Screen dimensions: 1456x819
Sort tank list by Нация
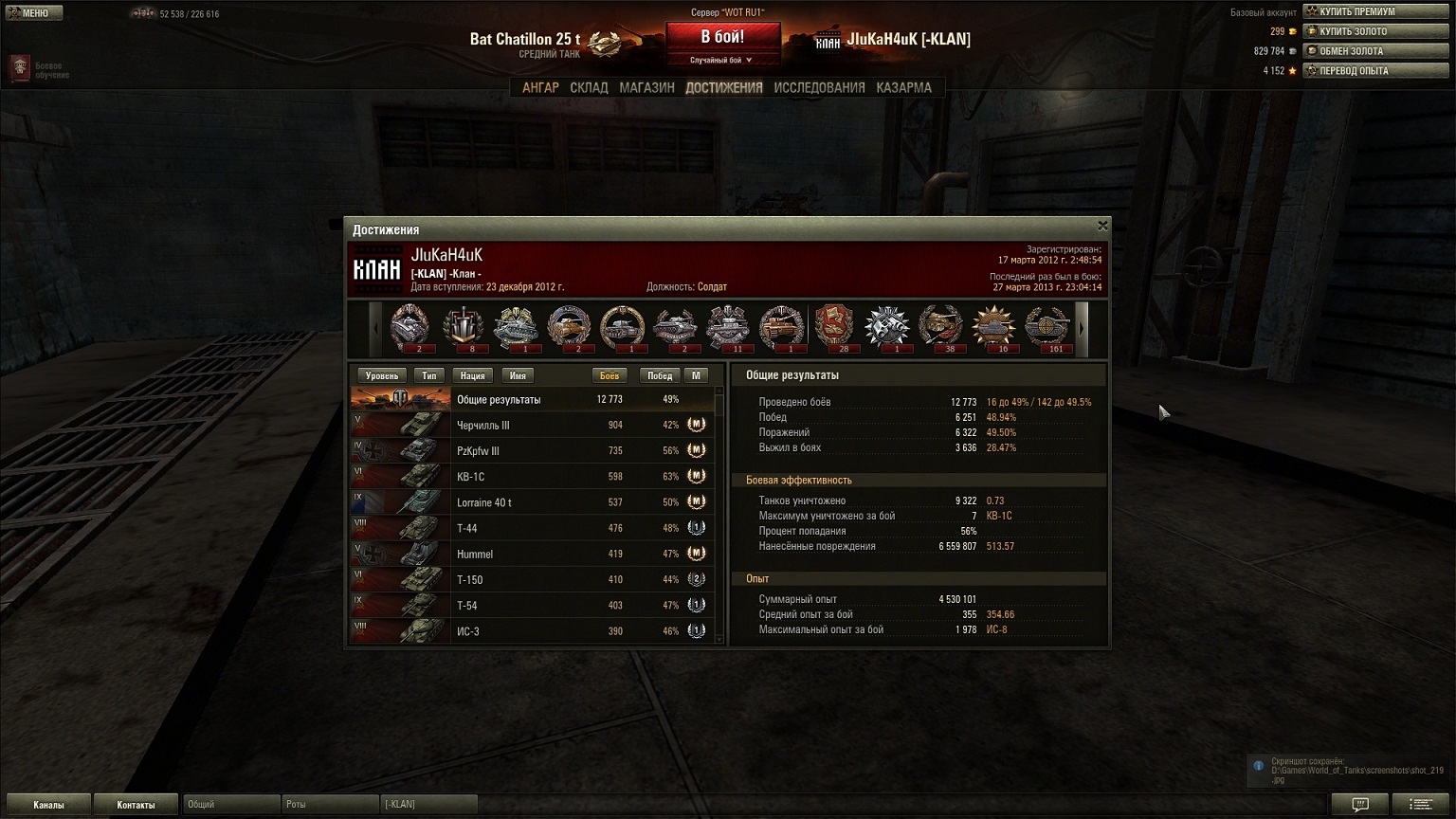coord(472,375)
